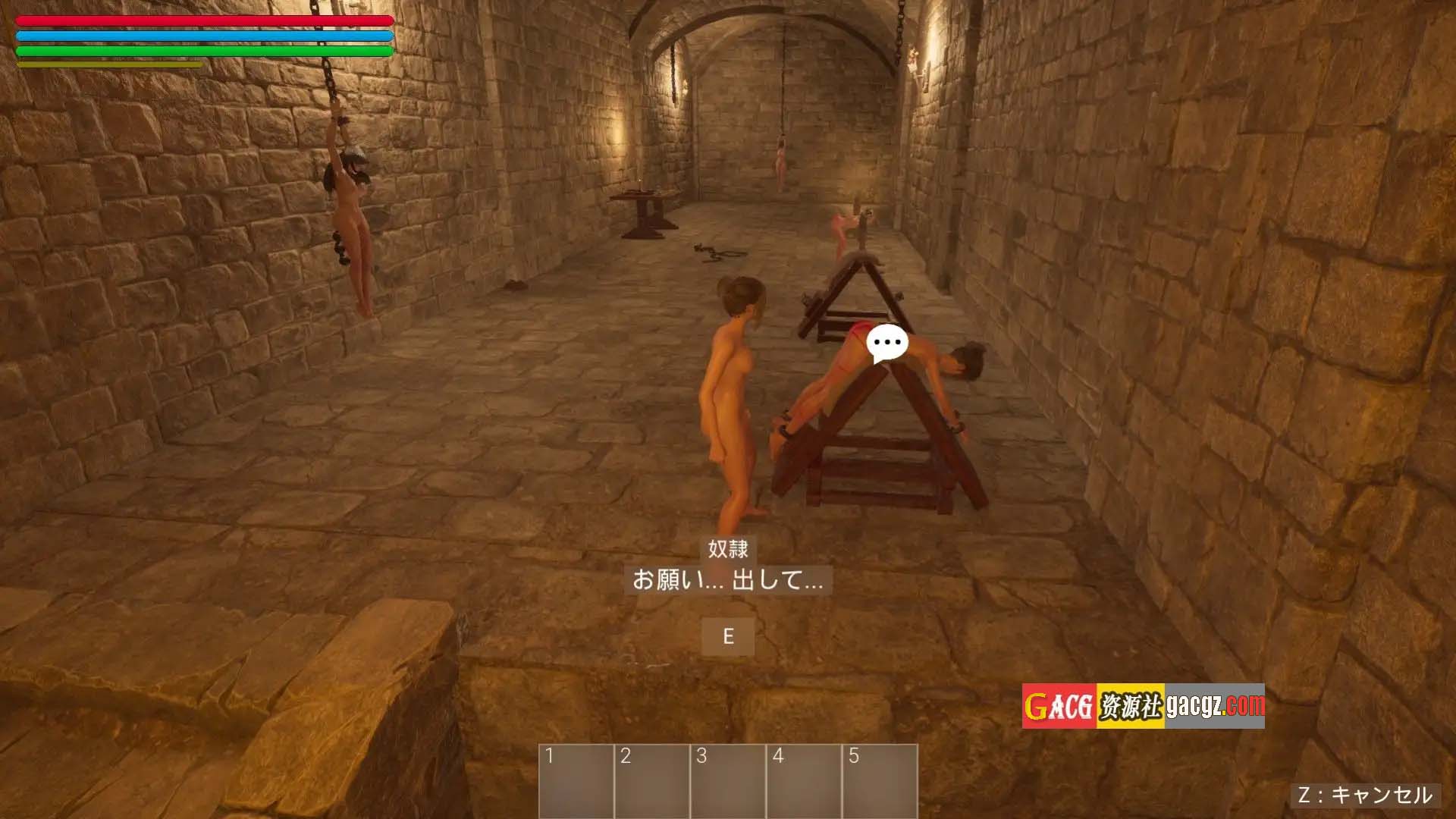The image size is (1456, 819).
Task: Click the gacgz.com watermark banner
Action: (1143, 706)
